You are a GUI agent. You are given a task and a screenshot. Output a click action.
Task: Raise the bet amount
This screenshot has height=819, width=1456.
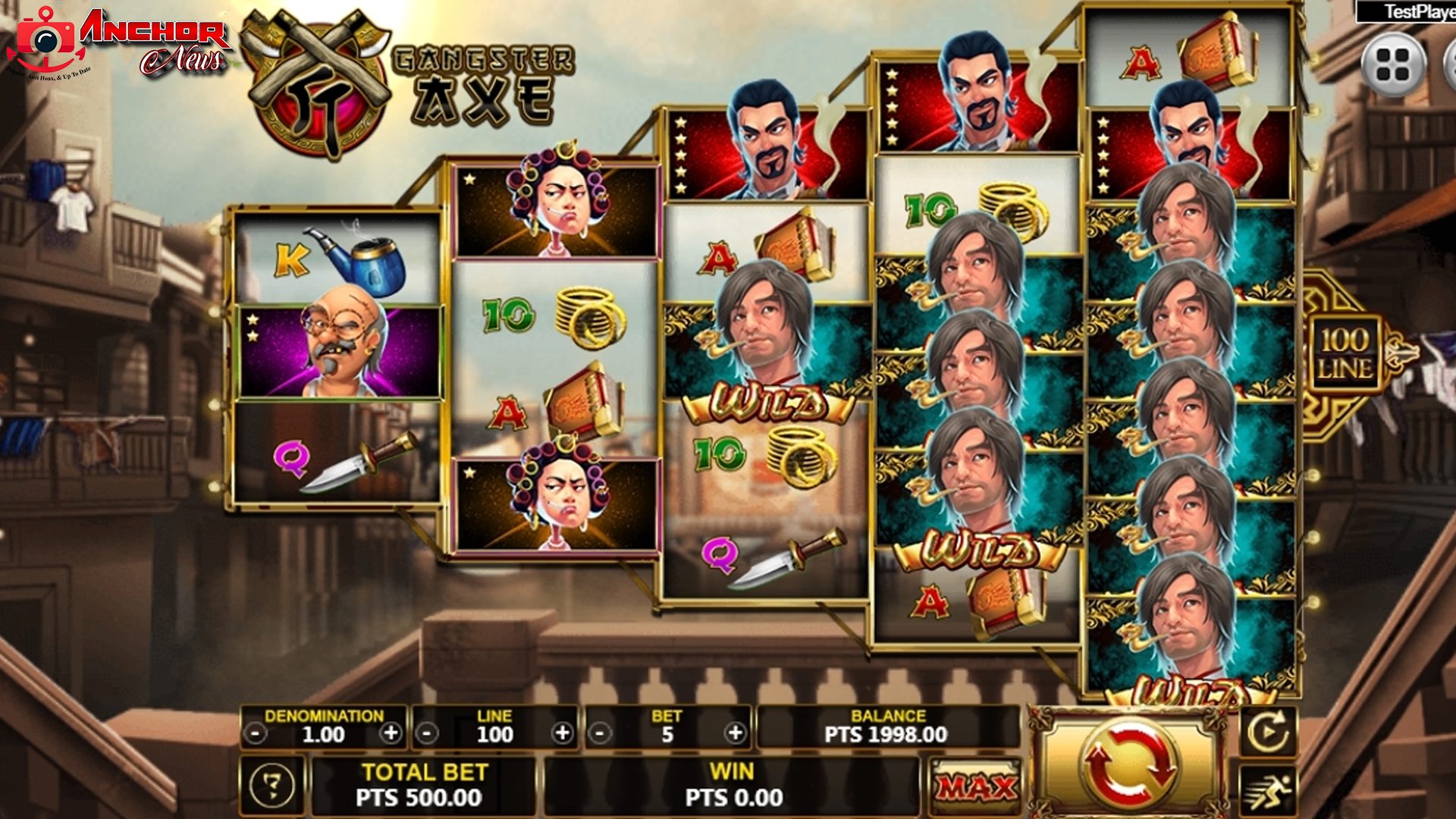[x=734, y=733]
